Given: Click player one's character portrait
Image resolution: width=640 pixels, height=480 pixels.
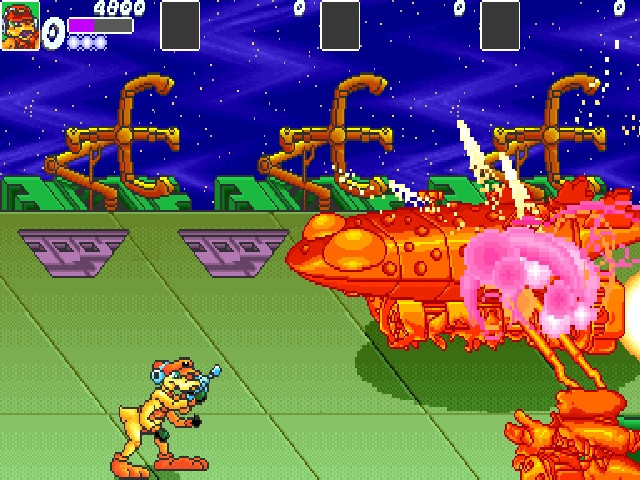Looking at the screenshot, I should [x=20, y=25].
